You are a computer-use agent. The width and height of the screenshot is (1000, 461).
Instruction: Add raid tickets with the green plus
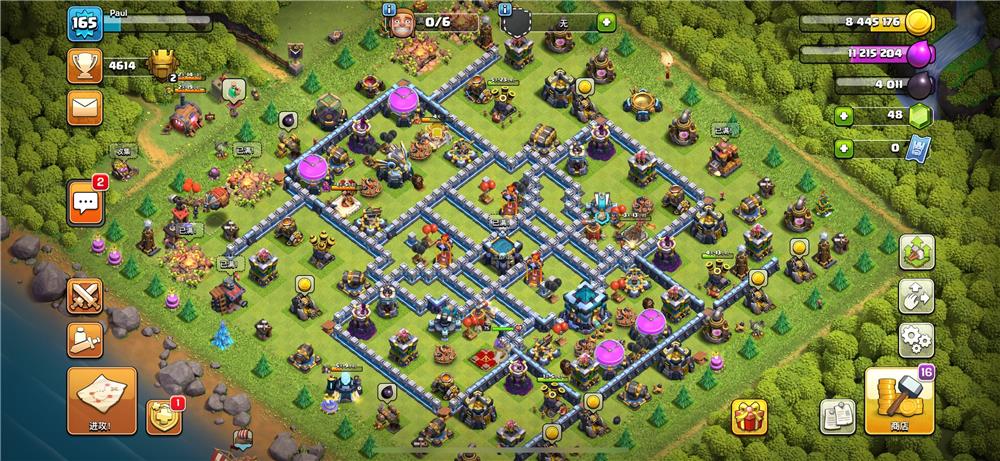click(x=844, y=149)
